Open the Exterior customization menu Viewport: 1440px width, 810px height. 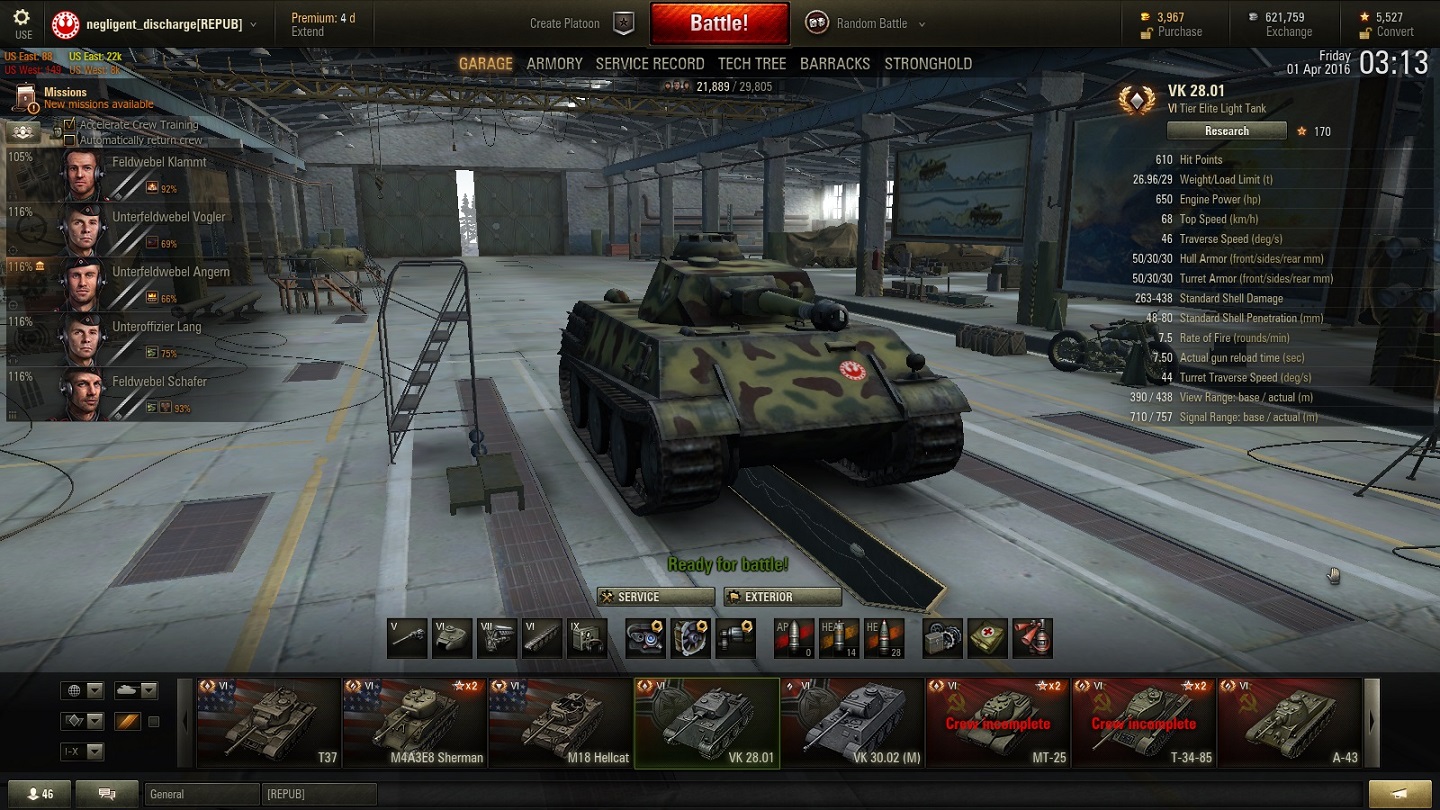pyautogui.click(x=782, y=597)
